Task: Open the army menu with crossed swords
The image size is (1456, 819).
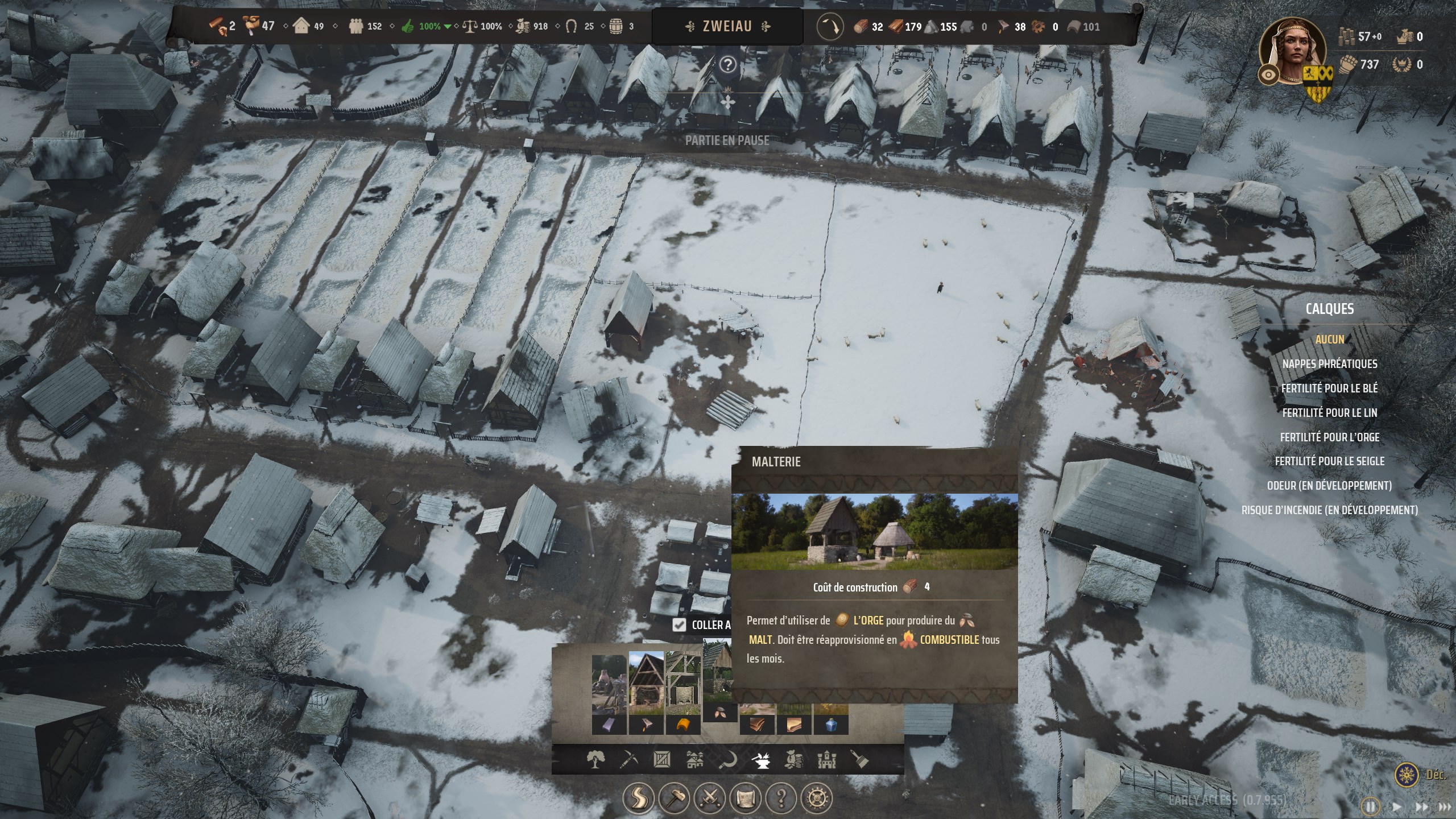Action: [709, 799]
